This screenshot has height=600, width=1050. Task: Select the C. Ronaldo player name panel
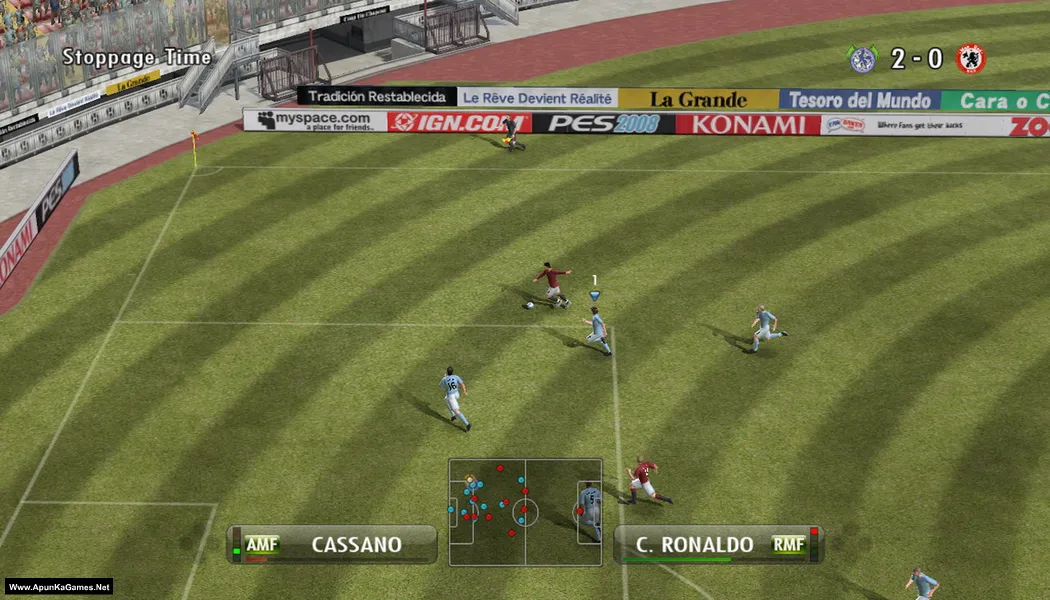(717, 545)
